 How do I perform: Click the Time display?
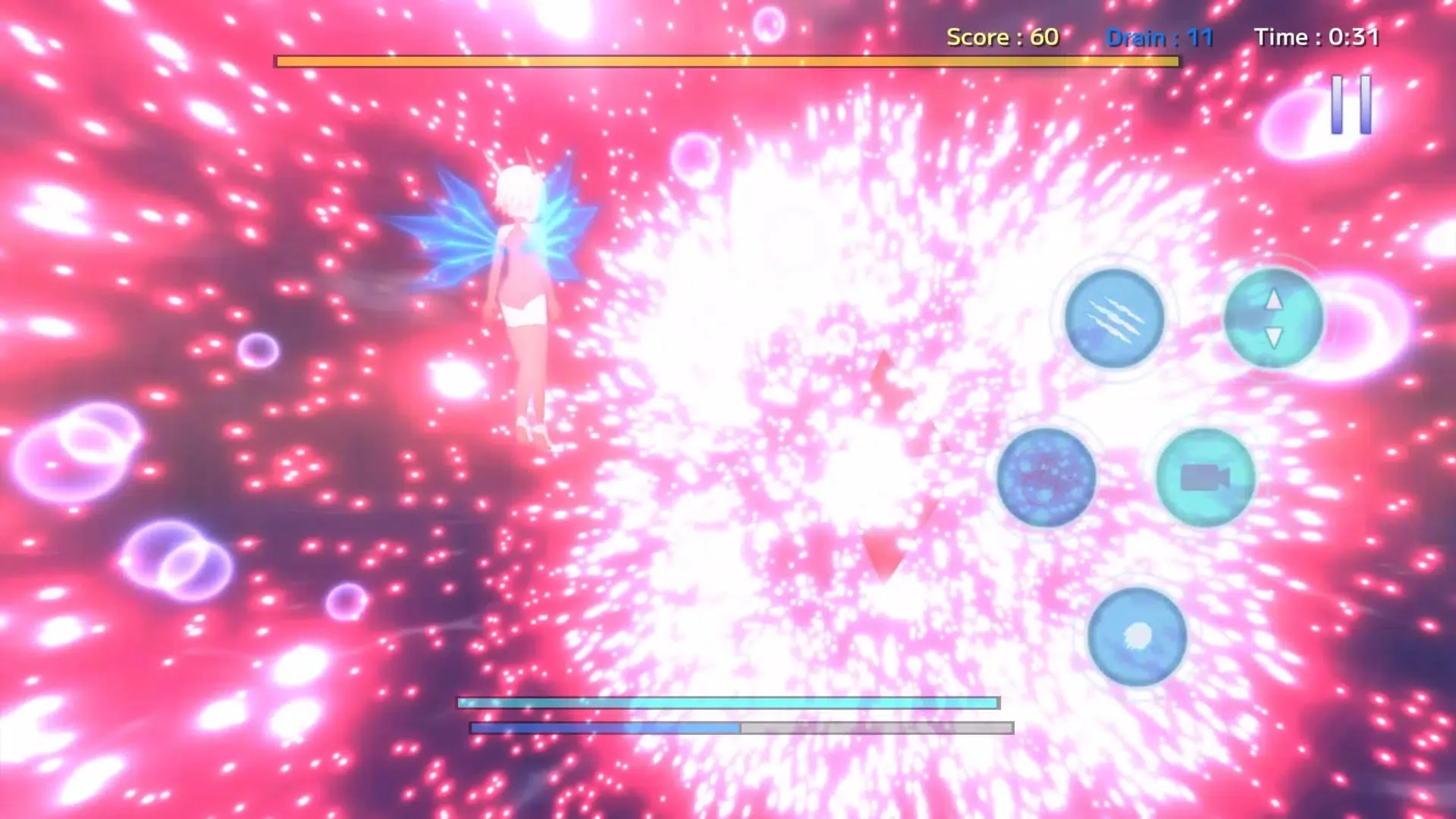(1316, 37)
